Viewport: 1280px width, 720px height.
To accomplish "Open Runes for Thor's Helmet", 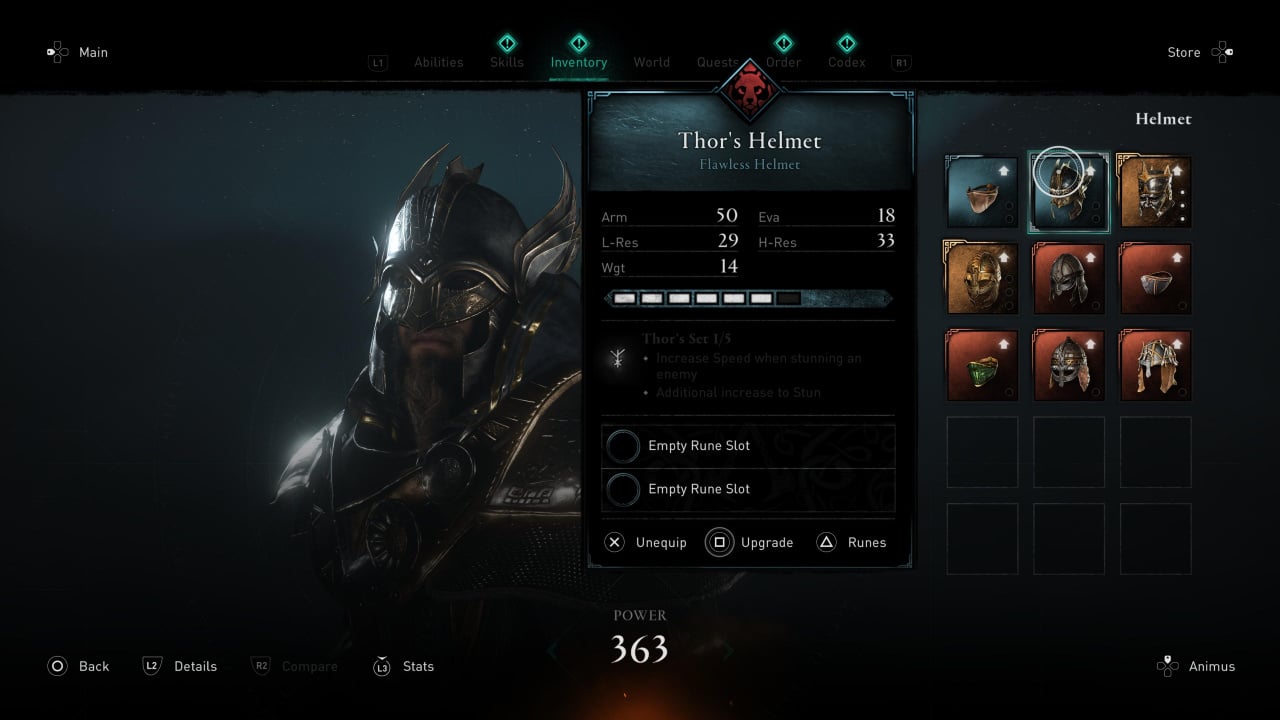I will [852, 542].
